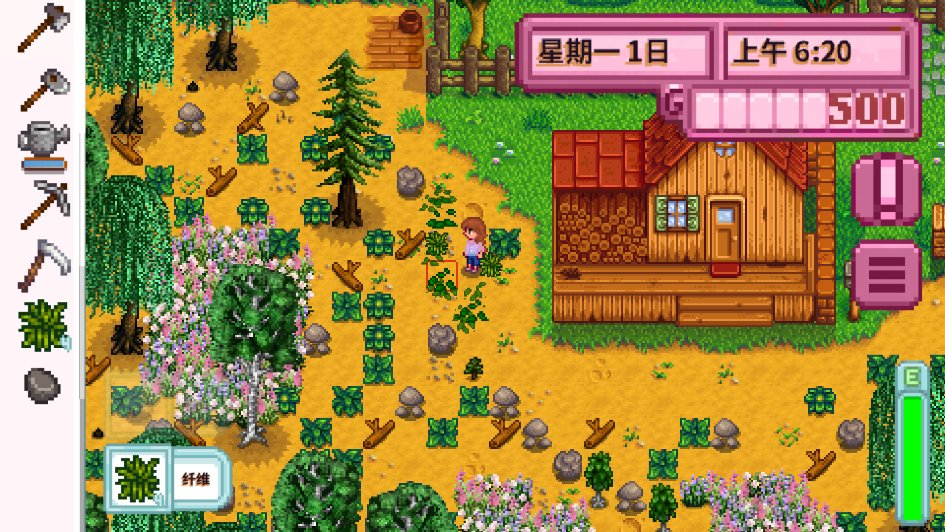Select the axe in the toolbar
The height and width of the screenshot is (532, 945).
[x=41, y=27]
